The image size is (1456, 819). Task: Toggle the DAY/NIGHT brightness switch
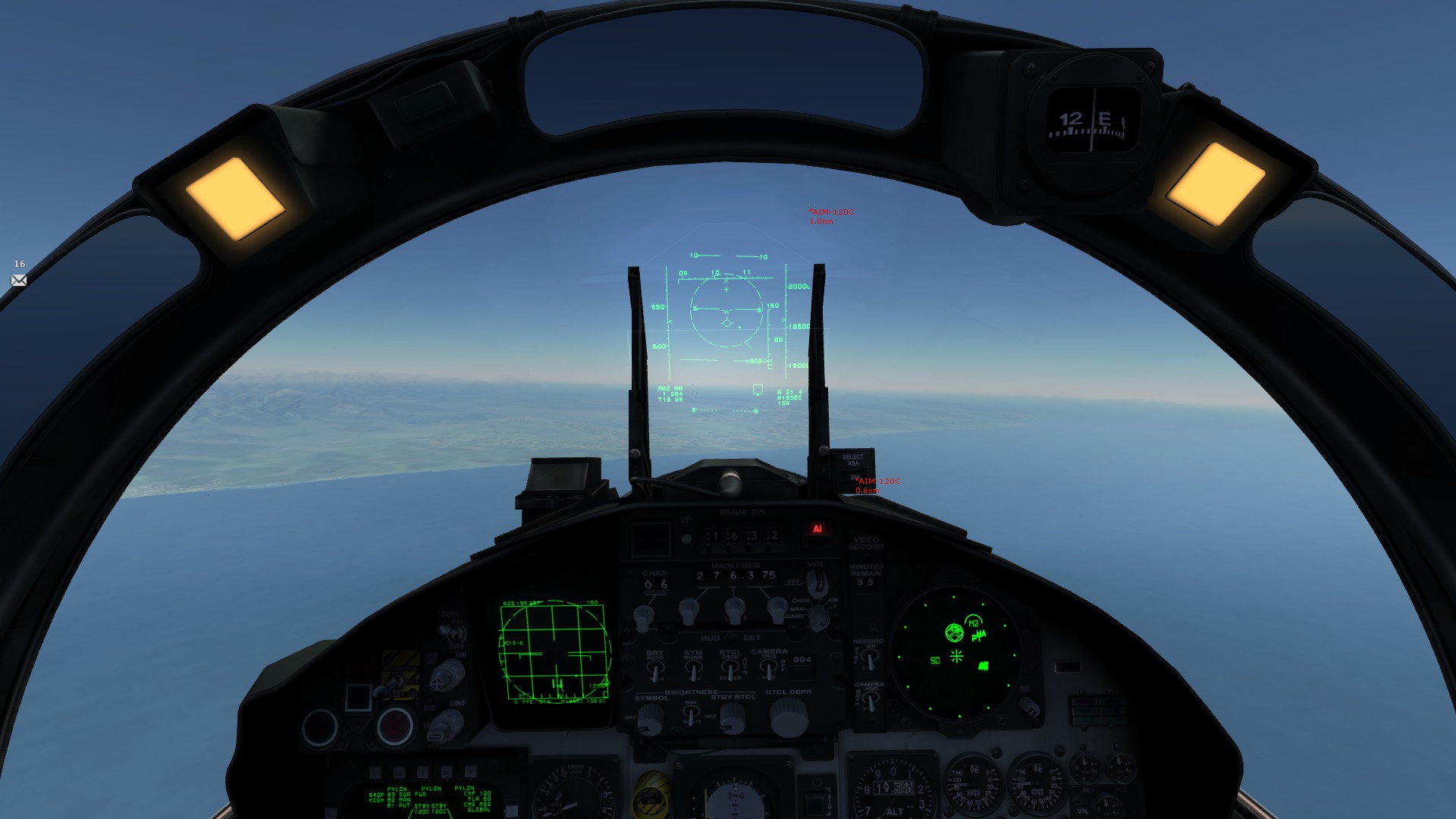(x=692, y=714)
